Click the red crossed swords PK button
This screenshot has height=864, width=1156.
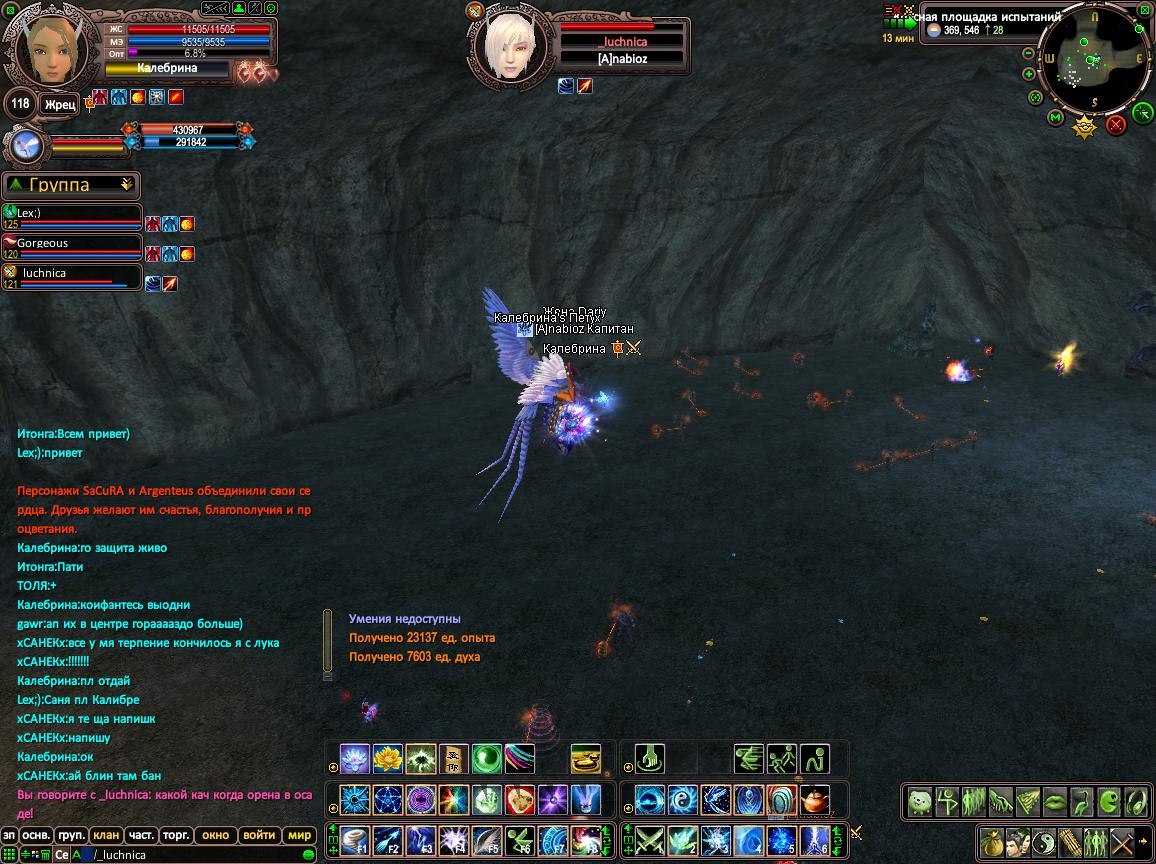click(x=1116, y=124)
